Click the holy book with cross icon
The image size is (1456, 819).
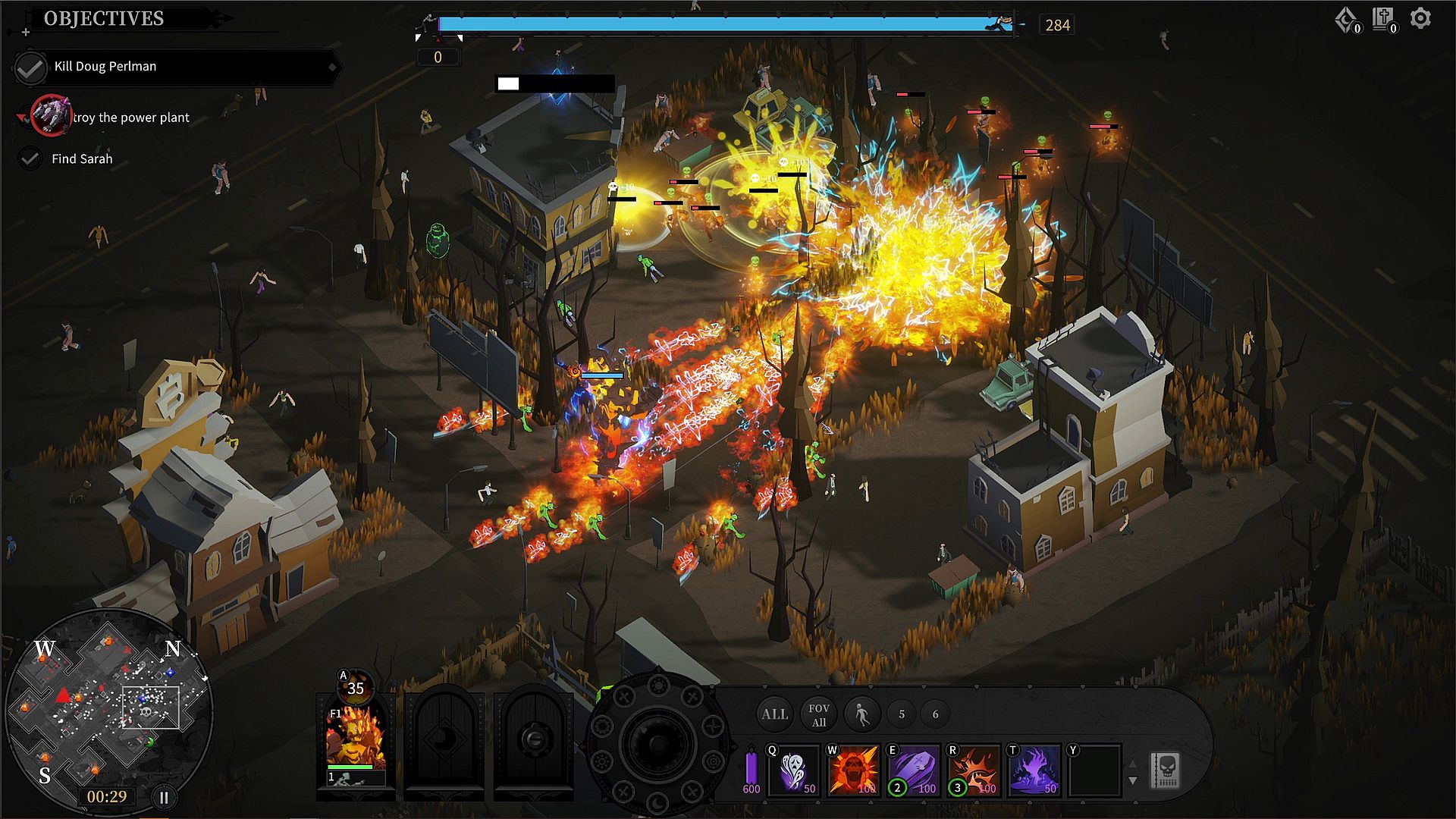pyautogui.click(x=1382, y=19)
